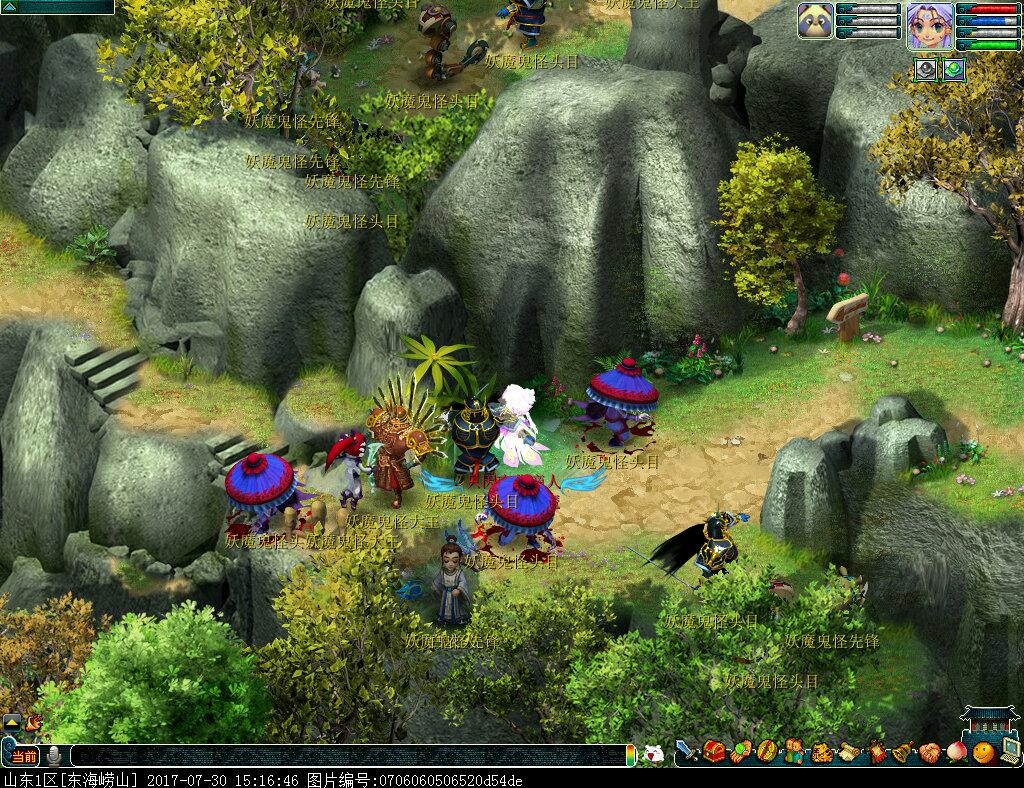The width and height of the screenshot is (1024, 788).
Task: Open the computer system settings icon
Action: 1010,750
